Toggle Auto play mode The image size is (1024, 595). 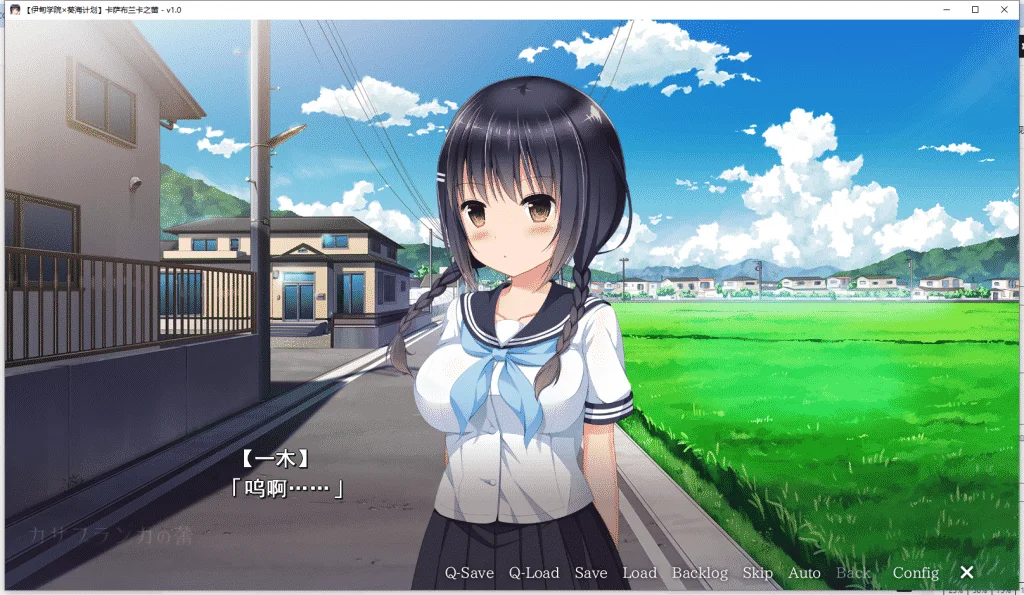[x=804, y=573]
